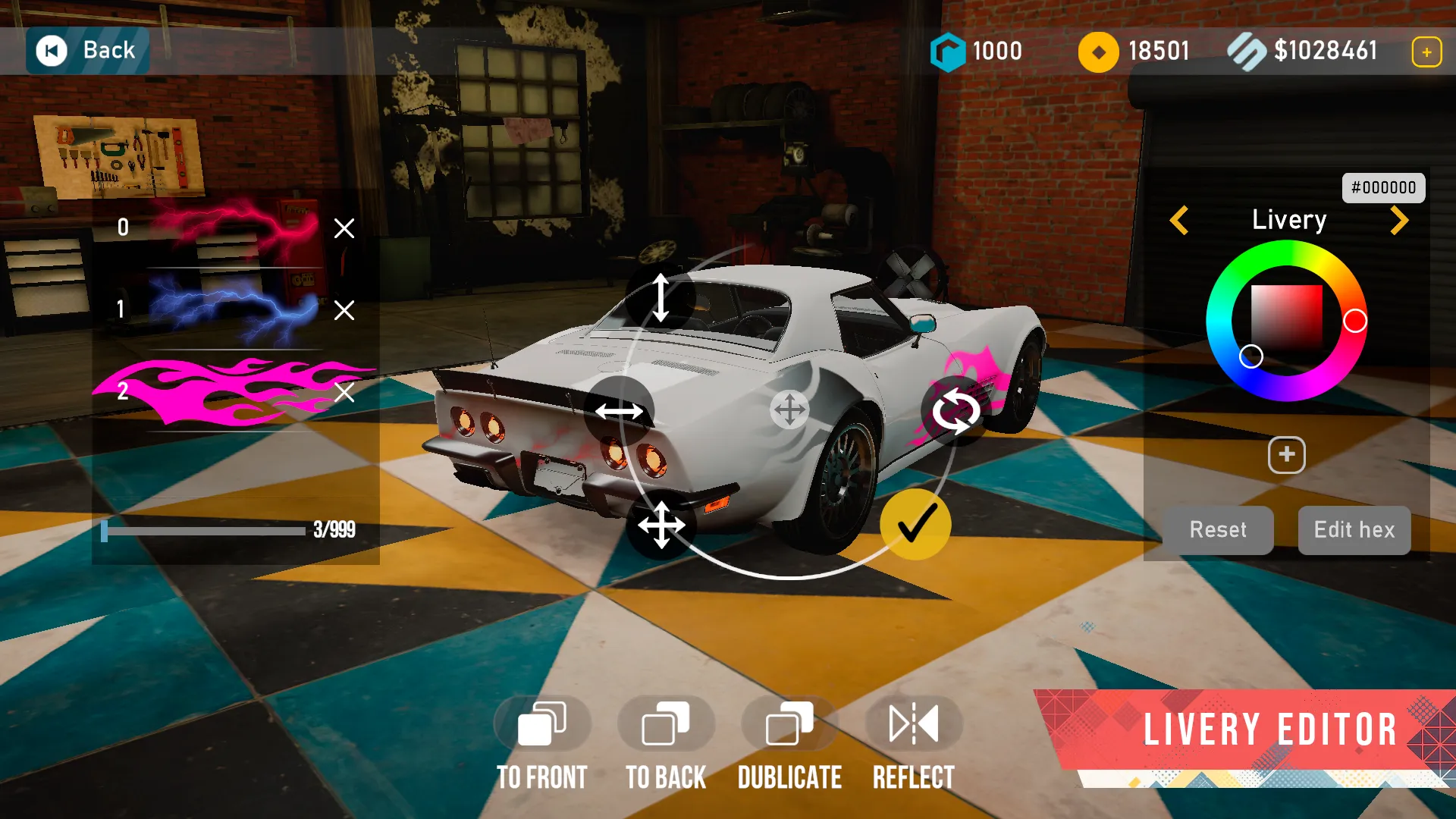Delete the pink flames decal layer 2
This screenshot has height=819, width=1456.
[346, 394]
